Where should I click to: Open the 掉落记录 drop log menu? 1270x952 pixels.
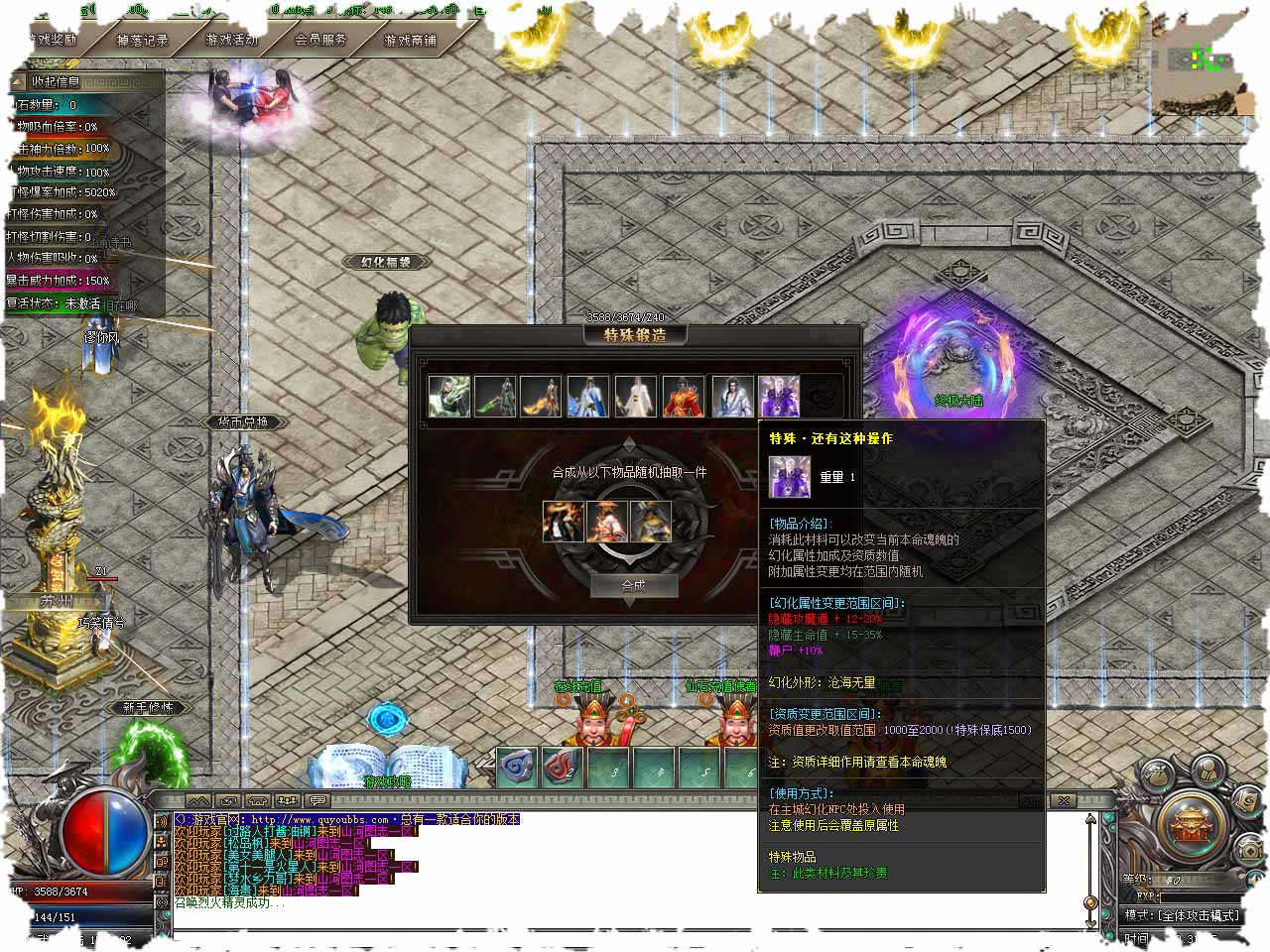click(142, 41)
